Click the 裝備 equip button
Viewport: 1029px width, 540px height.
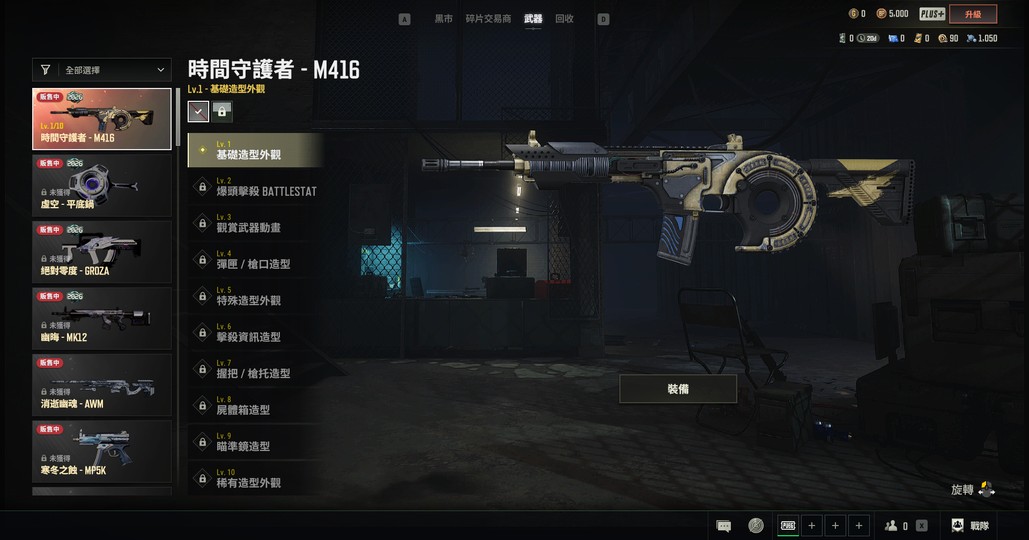point(678,389)
